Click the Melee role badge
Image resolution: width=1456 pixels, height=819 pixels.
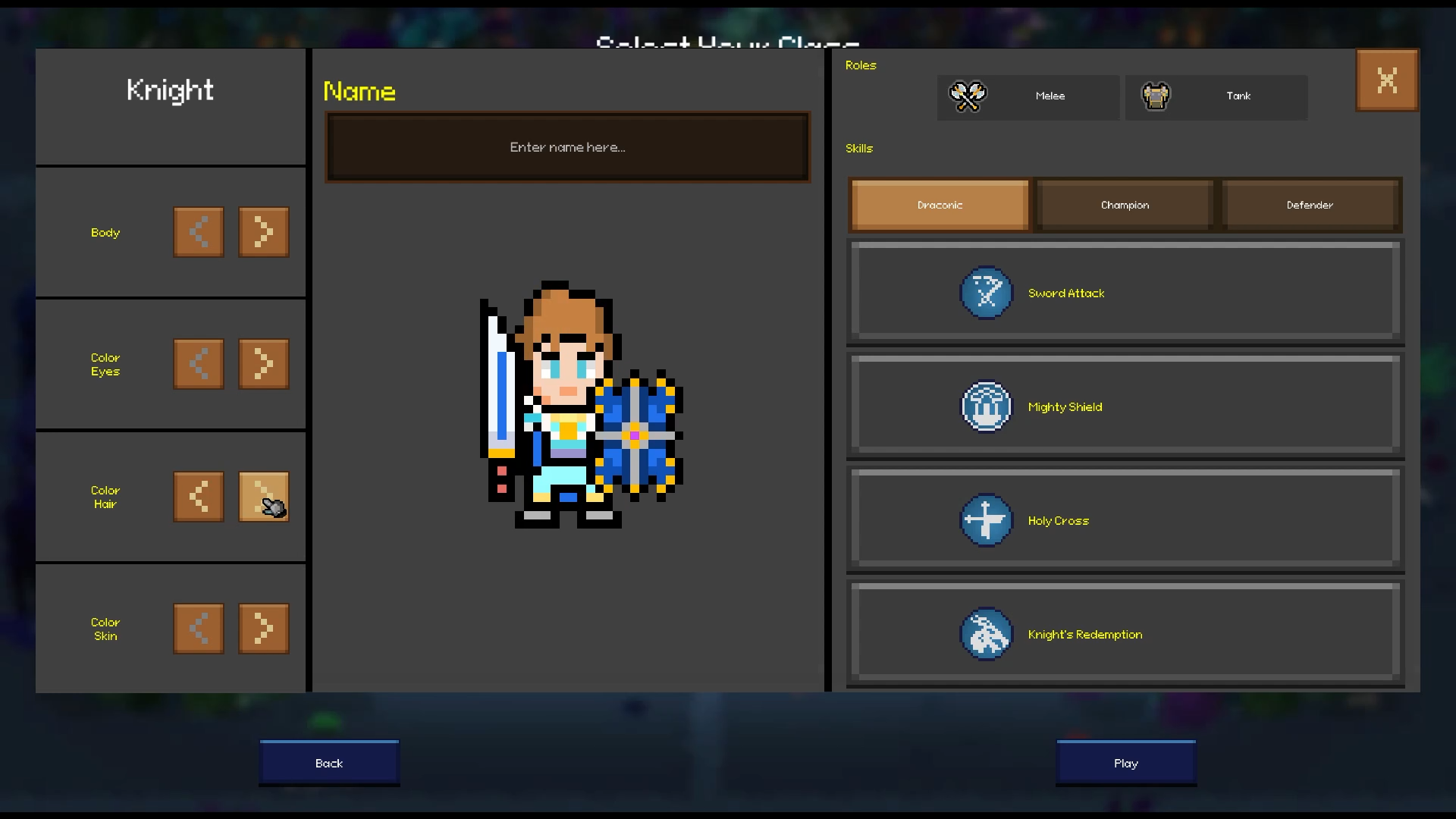[1028, 96]
